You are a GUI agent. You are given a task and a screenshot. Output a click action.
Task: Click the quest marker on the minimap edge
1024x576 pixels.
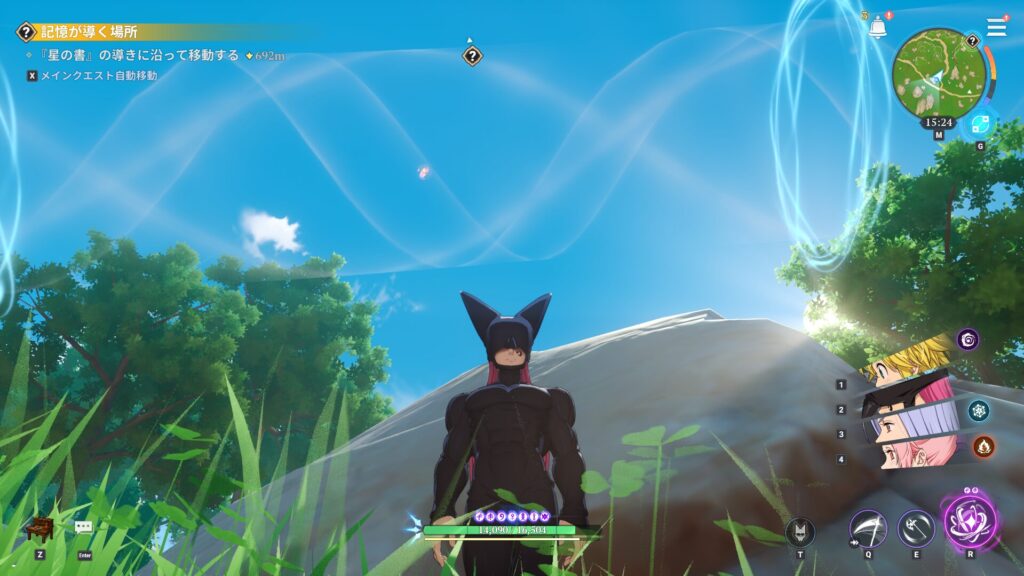tap(971, 41)
